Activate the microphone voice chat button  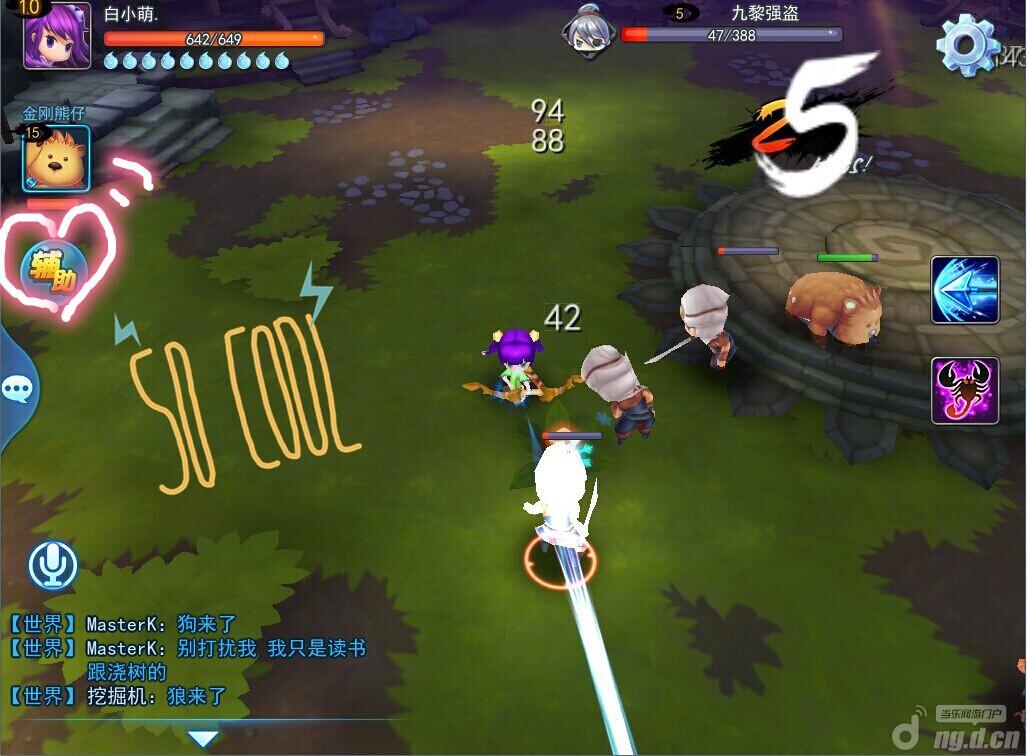pos(53,566)
